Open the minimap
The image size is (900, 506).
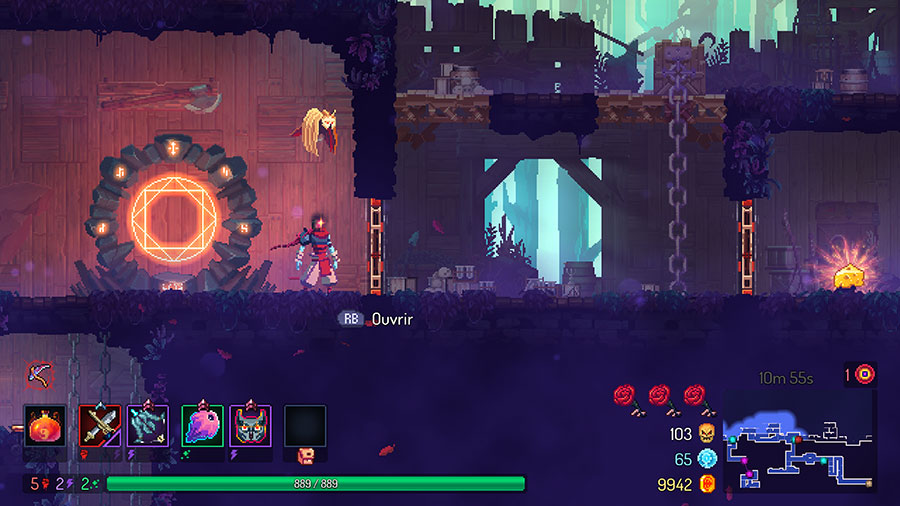(x=799, y=441)
